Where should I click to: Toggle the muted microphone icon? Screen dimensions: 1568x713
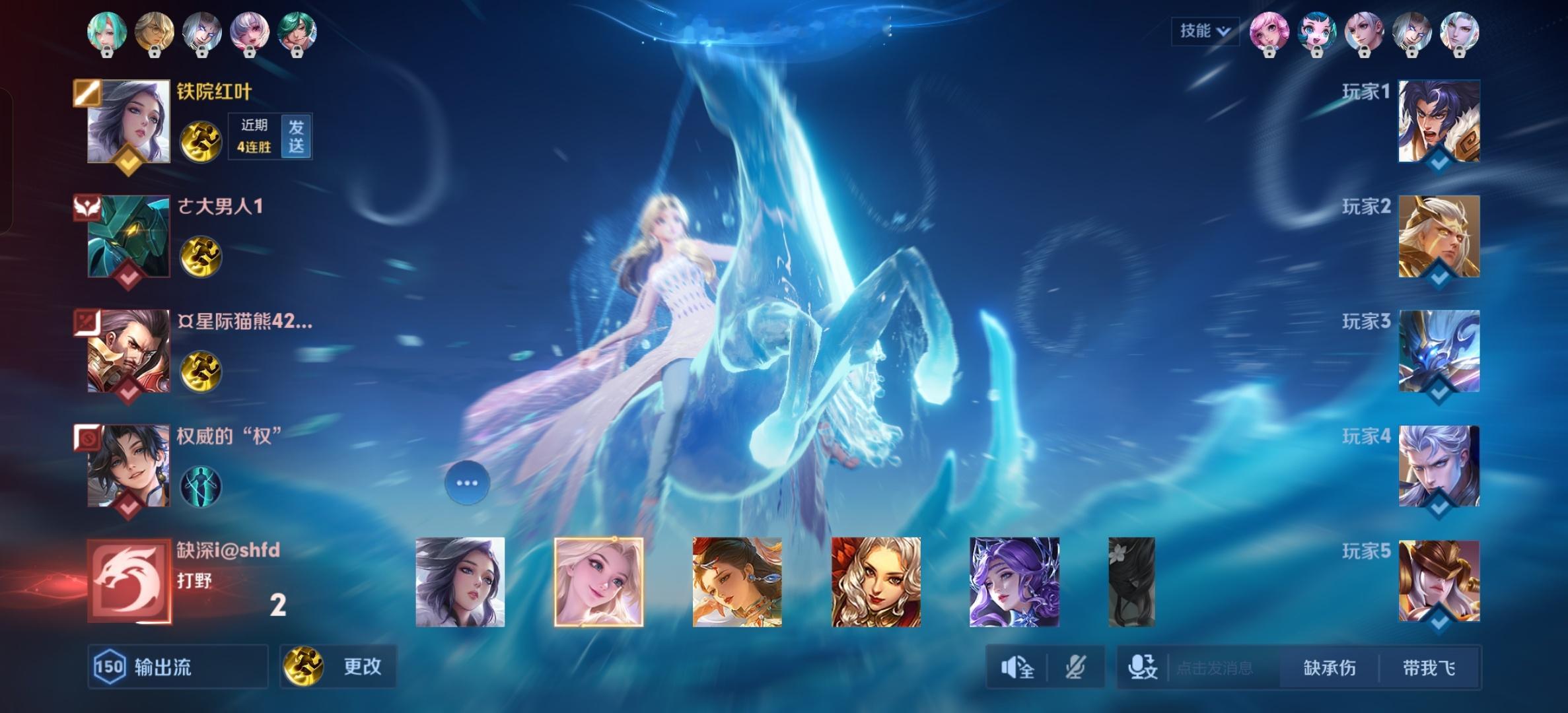click(x=1075, y=668)
